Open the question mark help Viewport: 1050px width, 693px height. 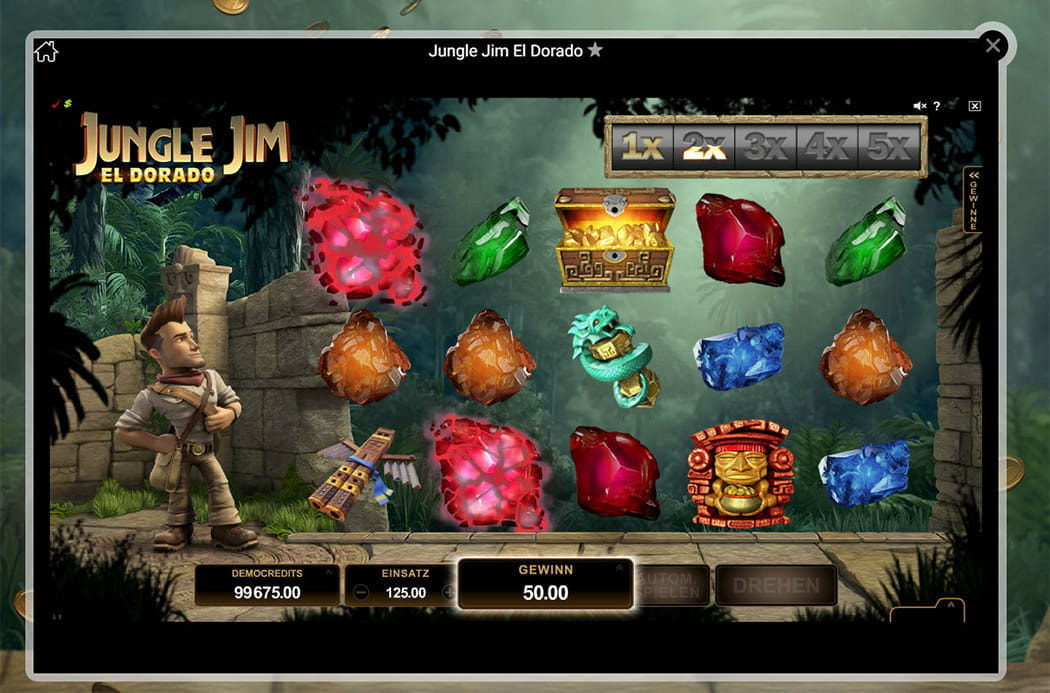point(937,106)
